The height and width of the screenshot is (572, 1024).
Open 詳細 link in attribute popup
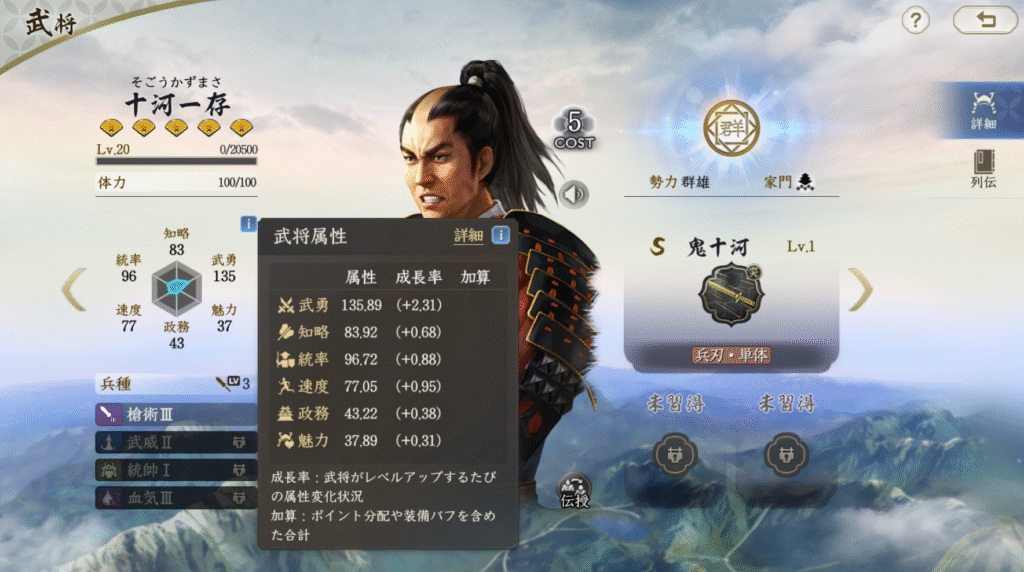(468, 236)
